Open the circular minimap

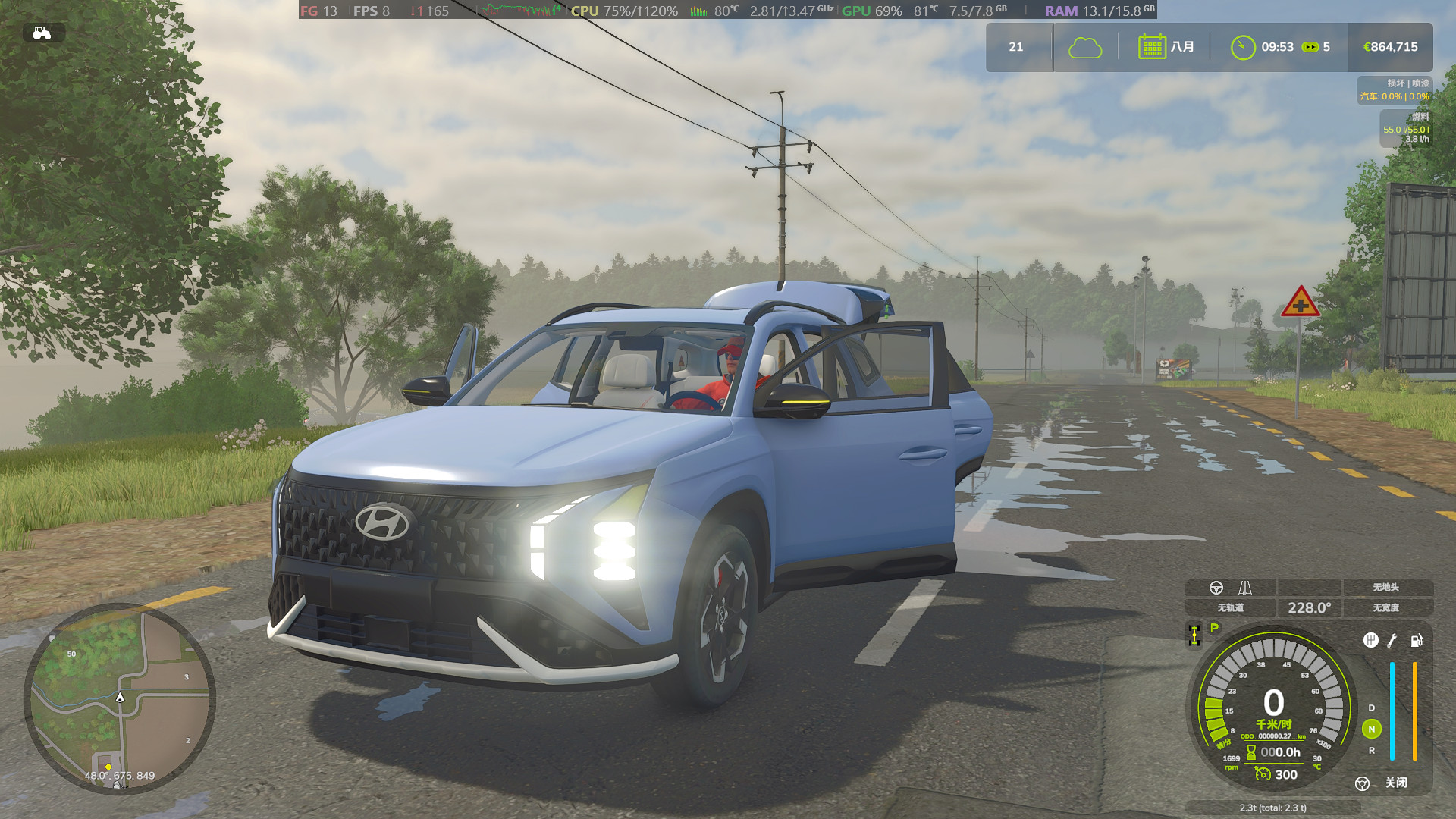[120, 698]
